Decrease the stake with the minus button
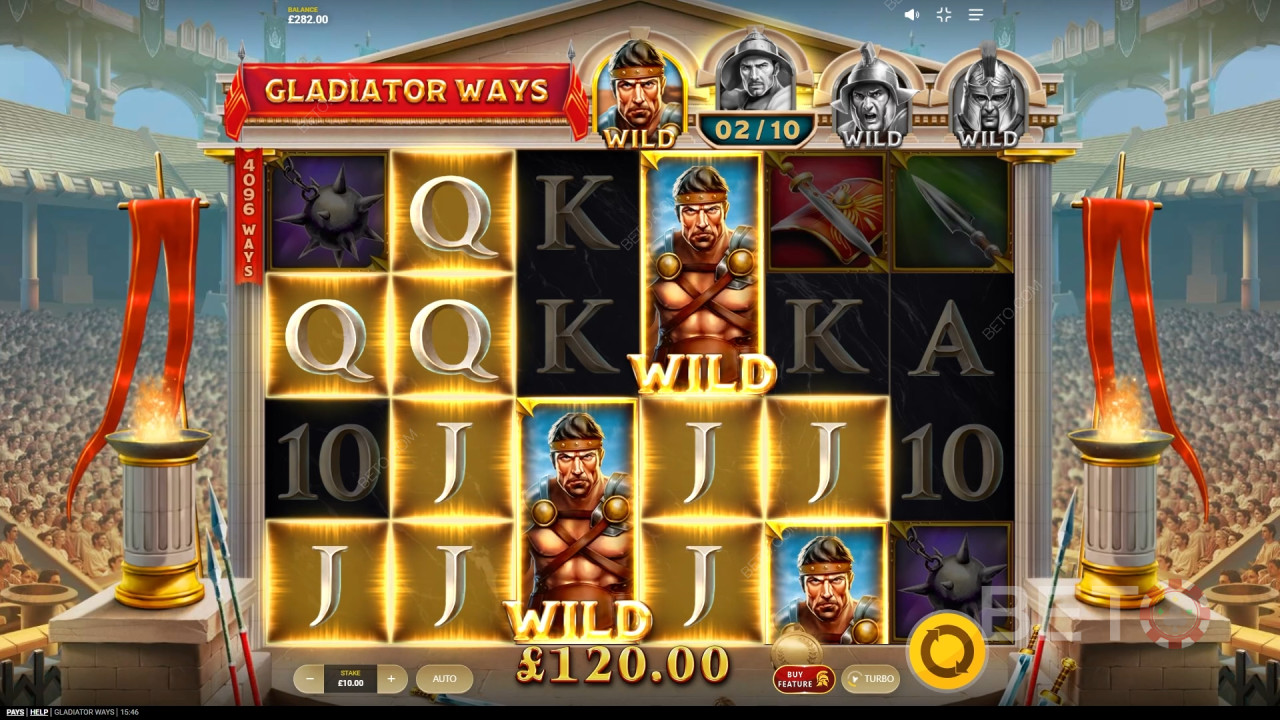The height and width of the screenshot is (720, 1280). pyautogui.click(x=310, y=679)
